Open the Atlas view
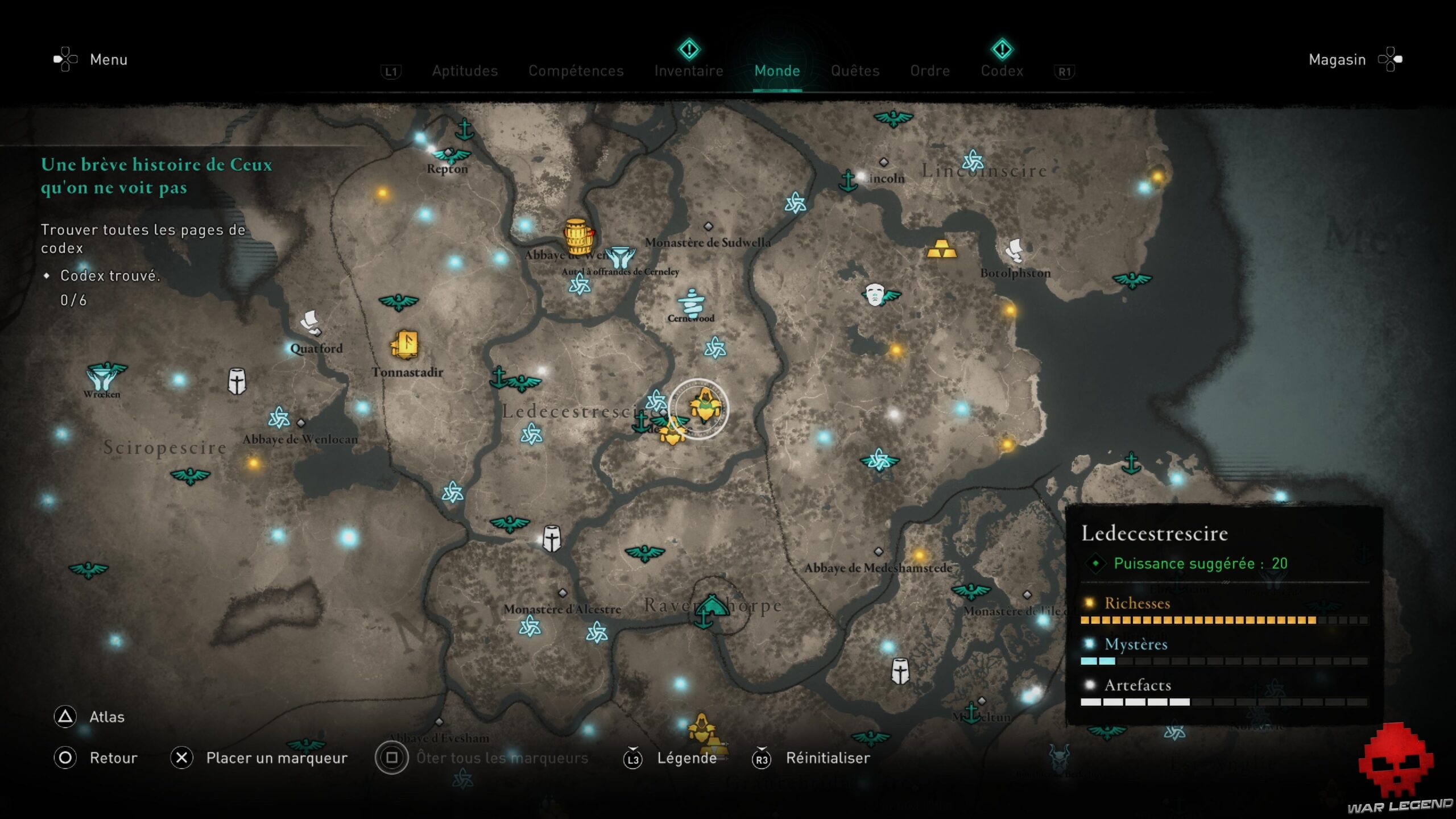 point(106,717)
